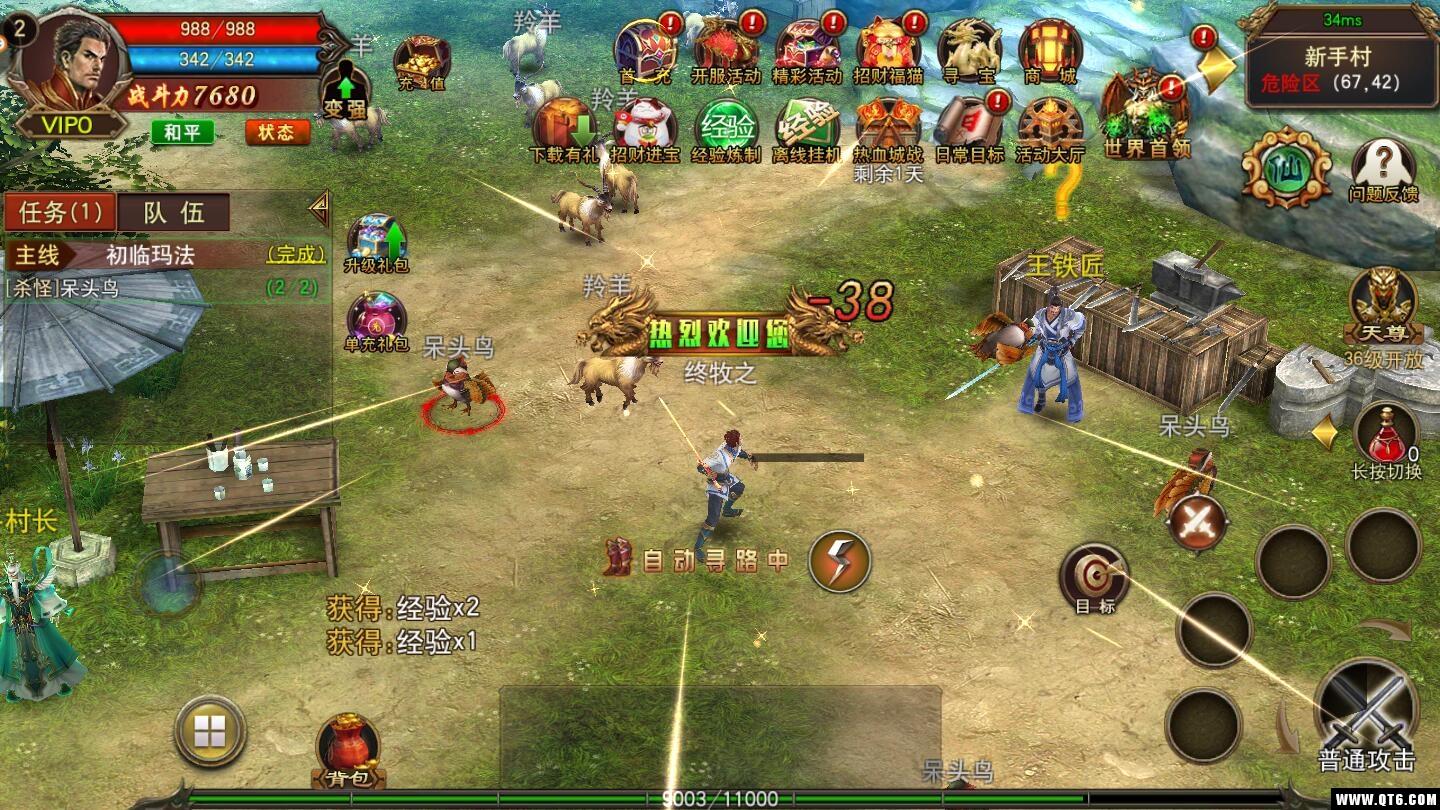Screen dimensions: 1440x810
Task: Open the 背包 backpack bag
Action: click(348, 749)
